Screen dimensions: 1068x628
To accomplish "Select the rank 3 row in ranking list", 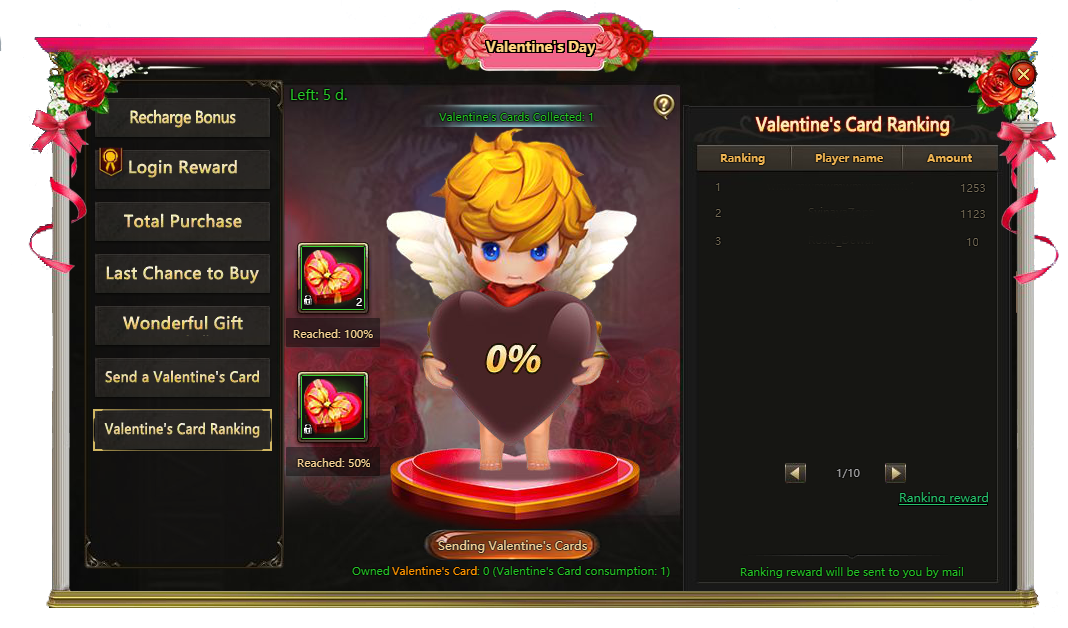I will point(846,241).
